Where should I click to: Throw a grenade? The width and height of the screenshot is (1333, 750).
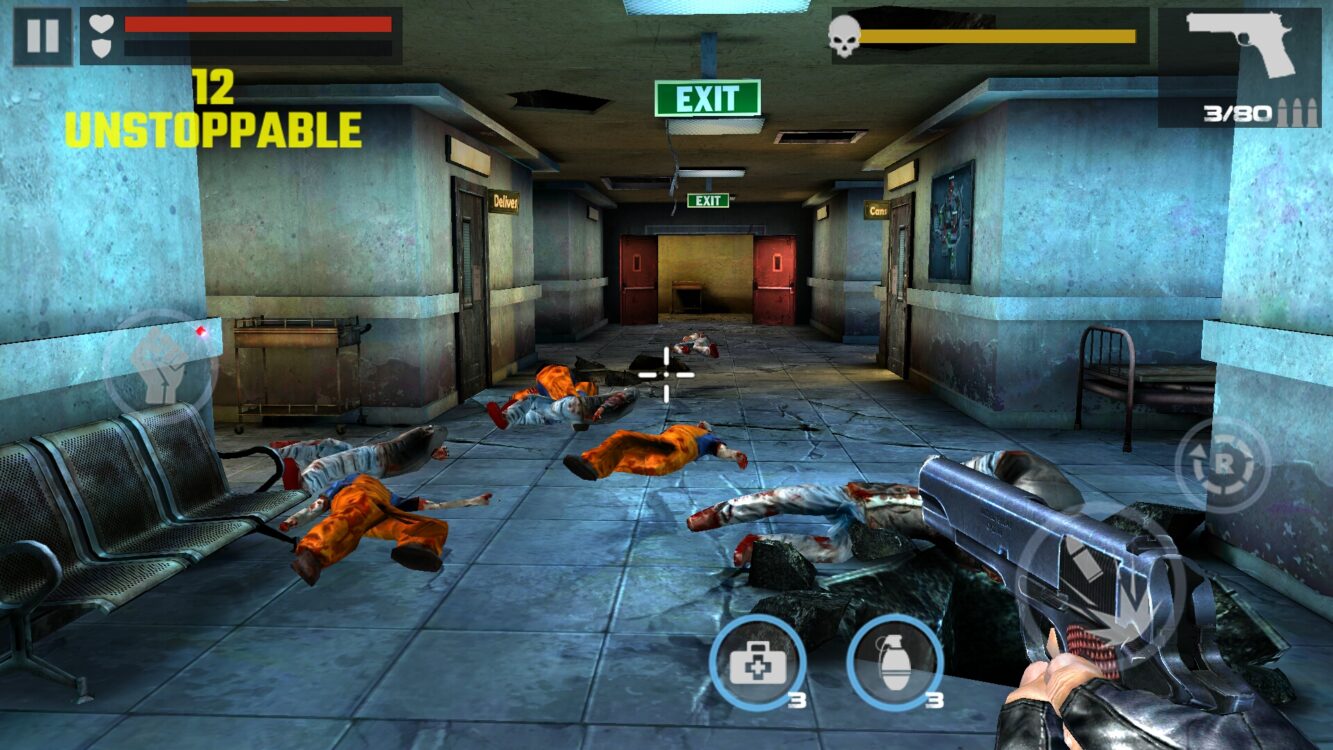point(894,662)
